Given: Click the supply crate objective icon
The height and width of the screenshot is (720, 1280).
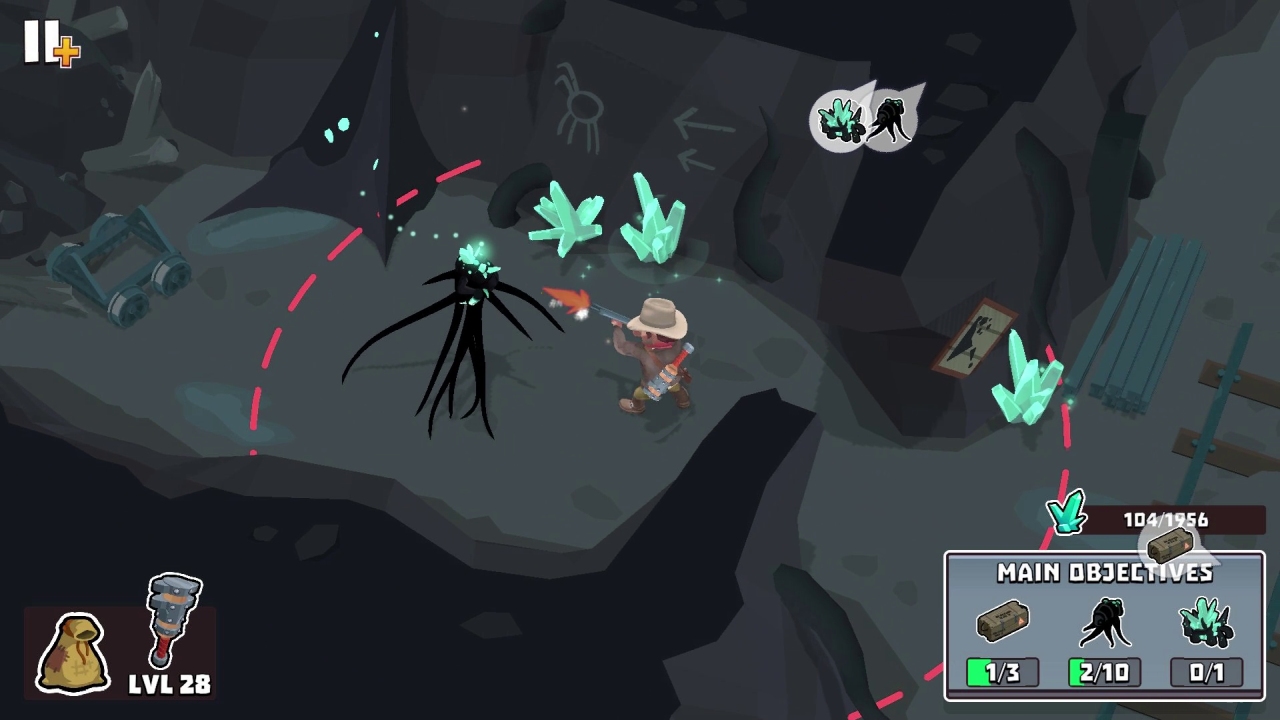Looking at the screenshot, I should 1003,622.
